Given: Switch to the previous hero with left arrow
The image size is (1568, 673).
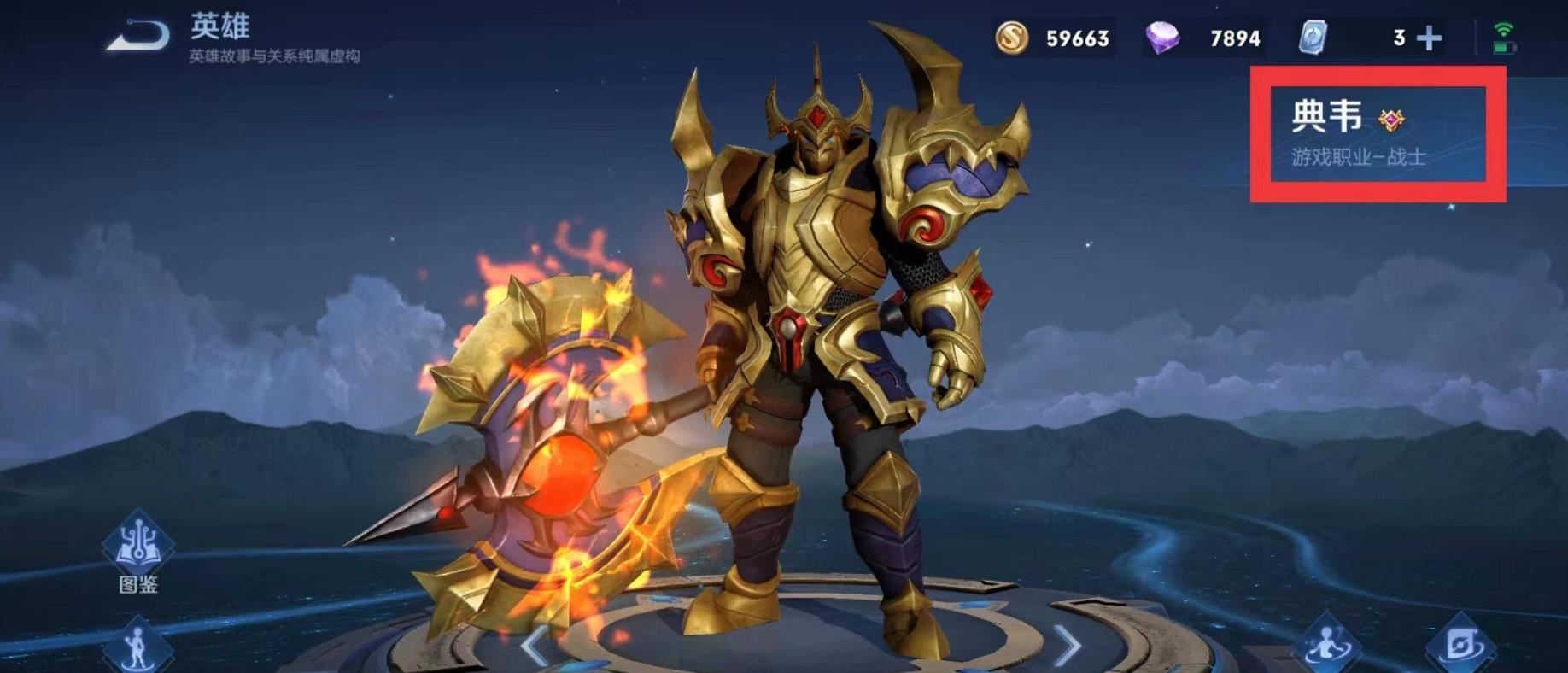Looking at the screenshot, I should pos(535,645).
